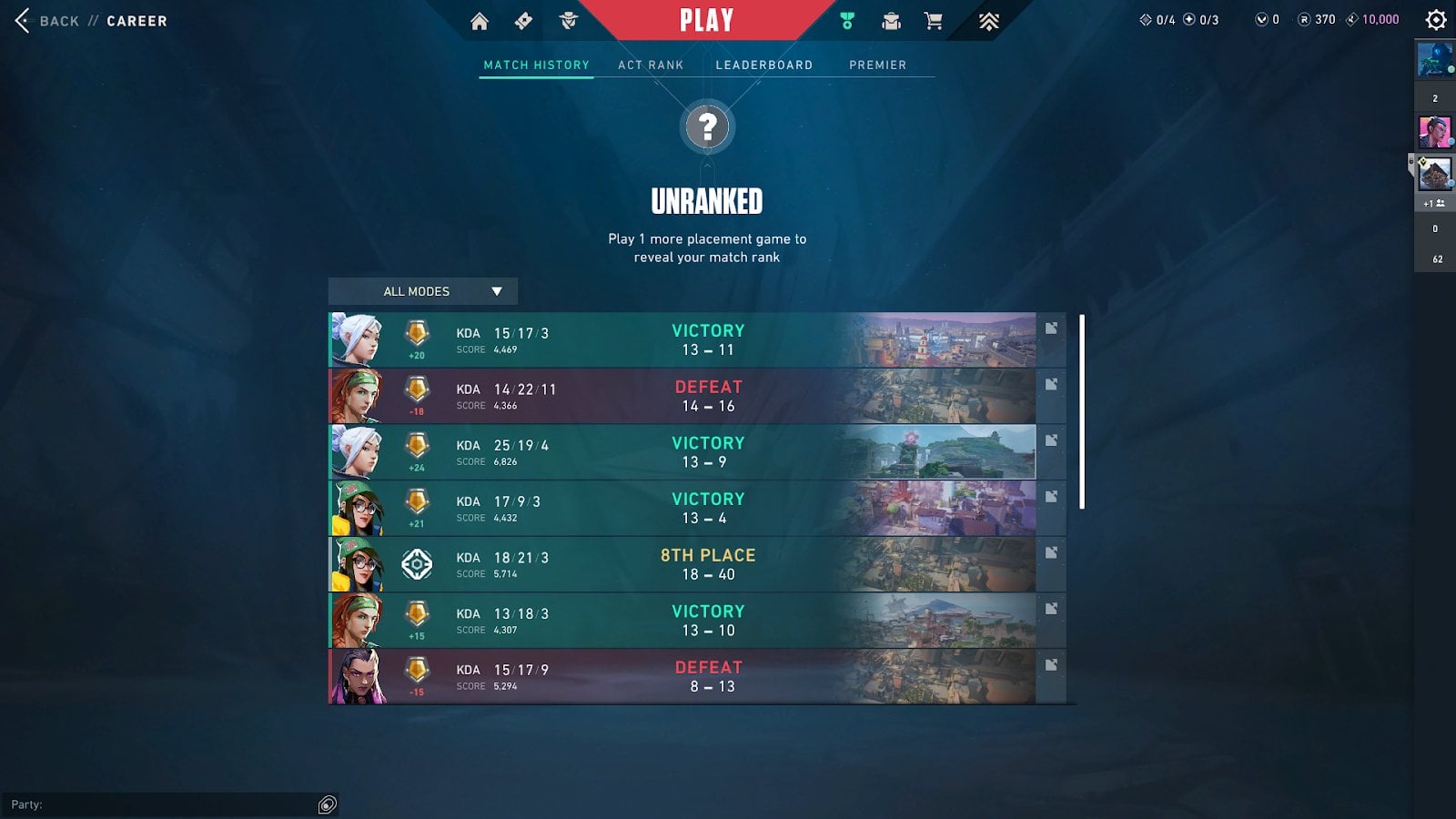
Task: Expand the All Modes dropdown
Action: pyautogui.click(x=423, y=291)
